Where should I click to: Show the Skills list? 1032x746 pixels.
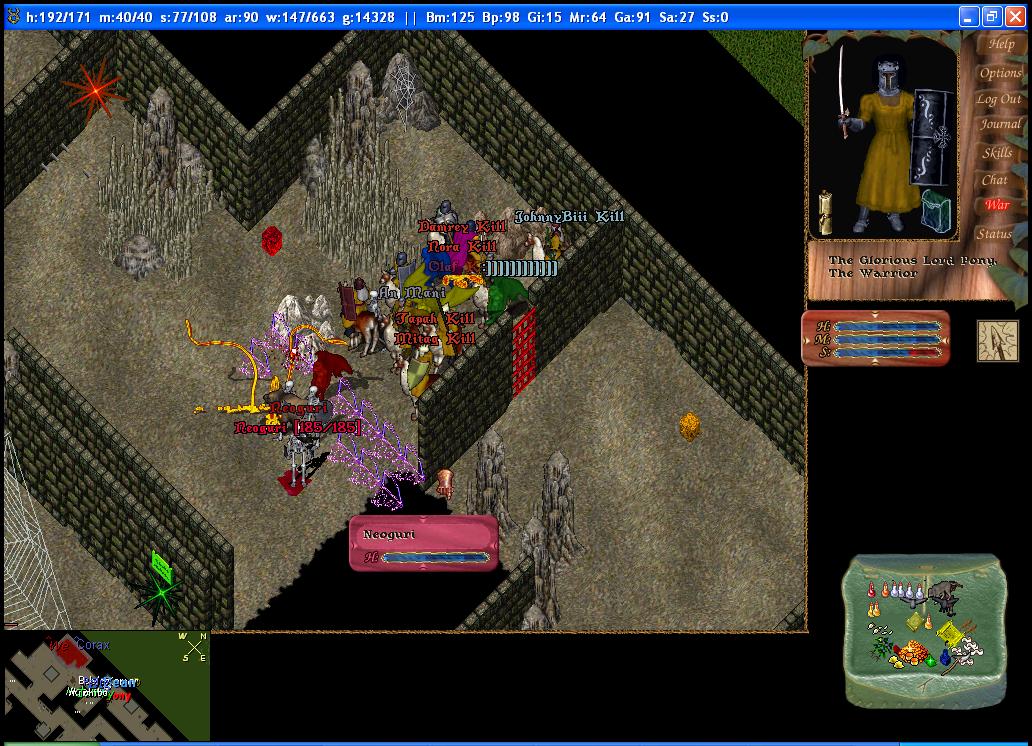(997, 153)
